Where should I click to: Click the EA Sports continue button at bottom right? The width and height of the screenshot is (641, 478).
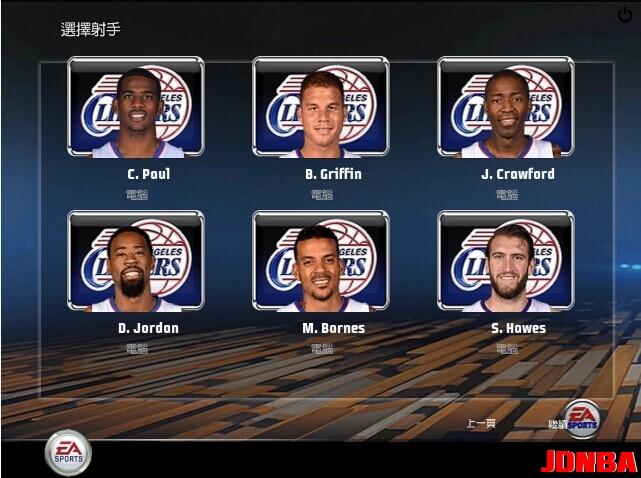tap(582, 420)
